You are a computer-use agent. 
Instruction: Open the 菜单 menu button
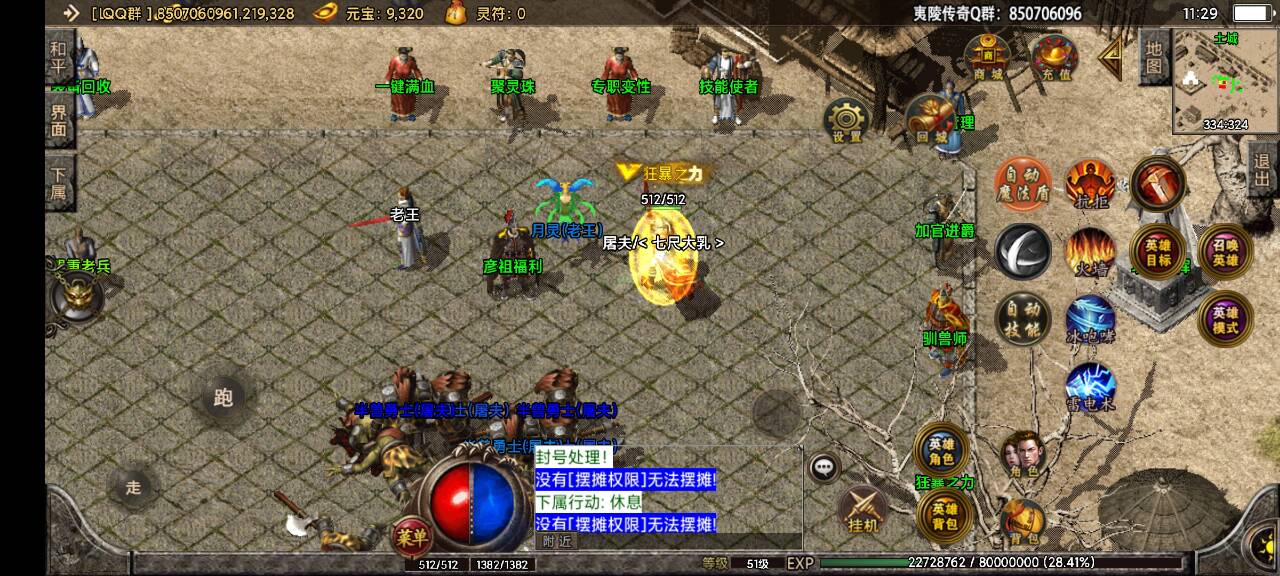tap(411, 535)
